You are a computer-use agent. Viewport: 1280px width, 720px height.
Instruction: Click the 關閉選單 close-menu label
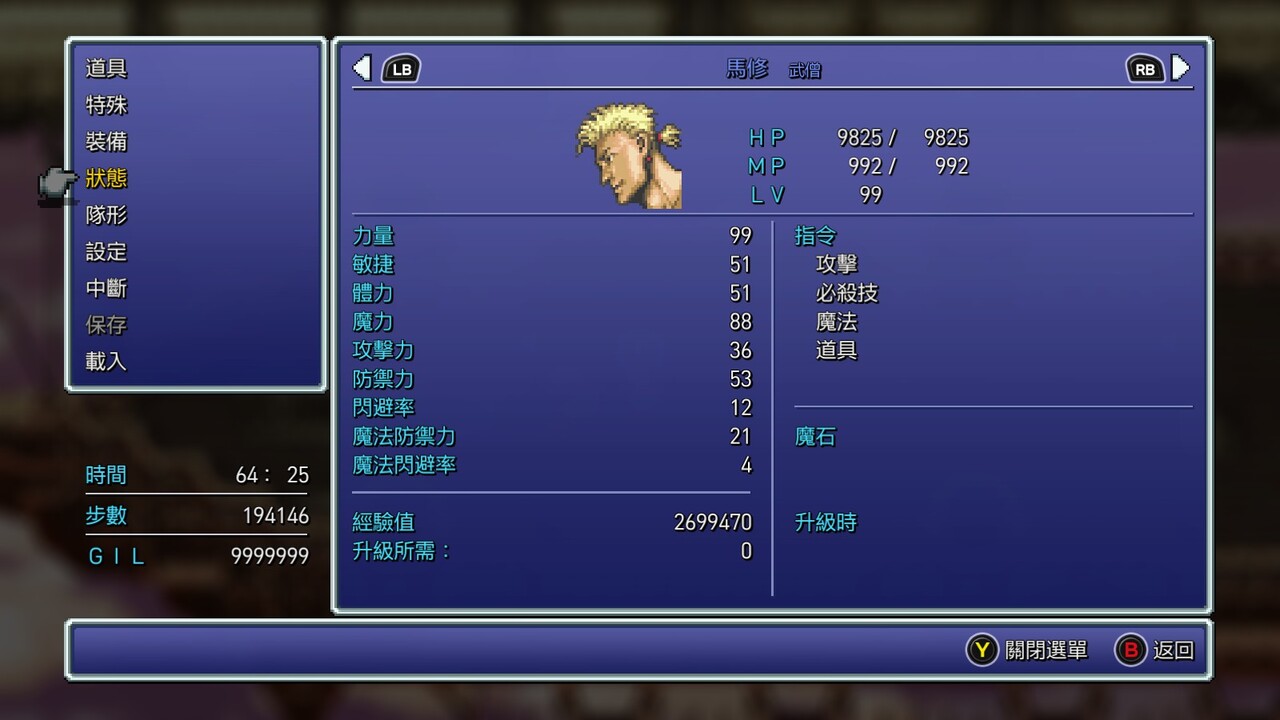[1046, 650]
